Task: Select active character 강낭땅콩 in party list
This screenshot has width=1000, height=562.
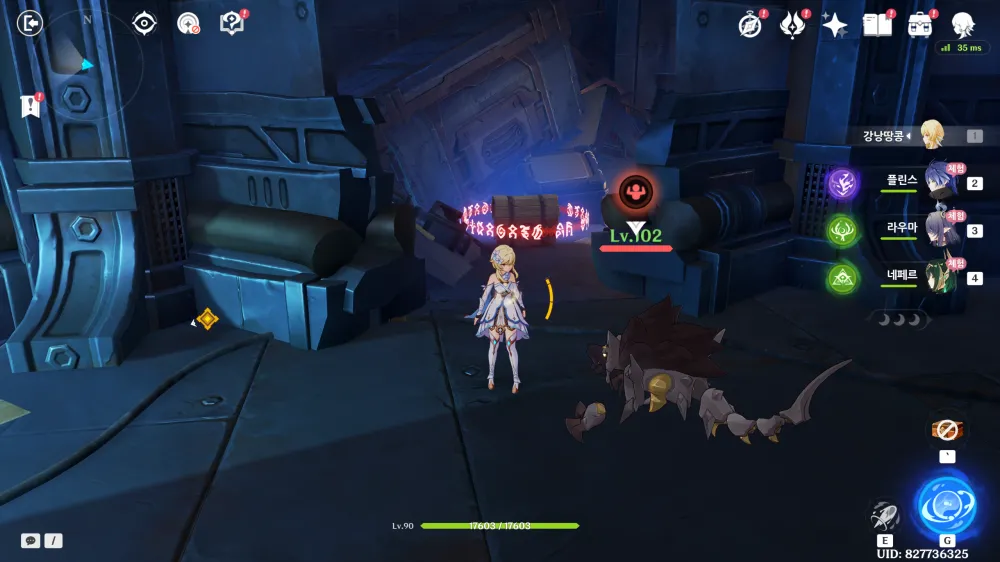Action: (x=930, y=135)
